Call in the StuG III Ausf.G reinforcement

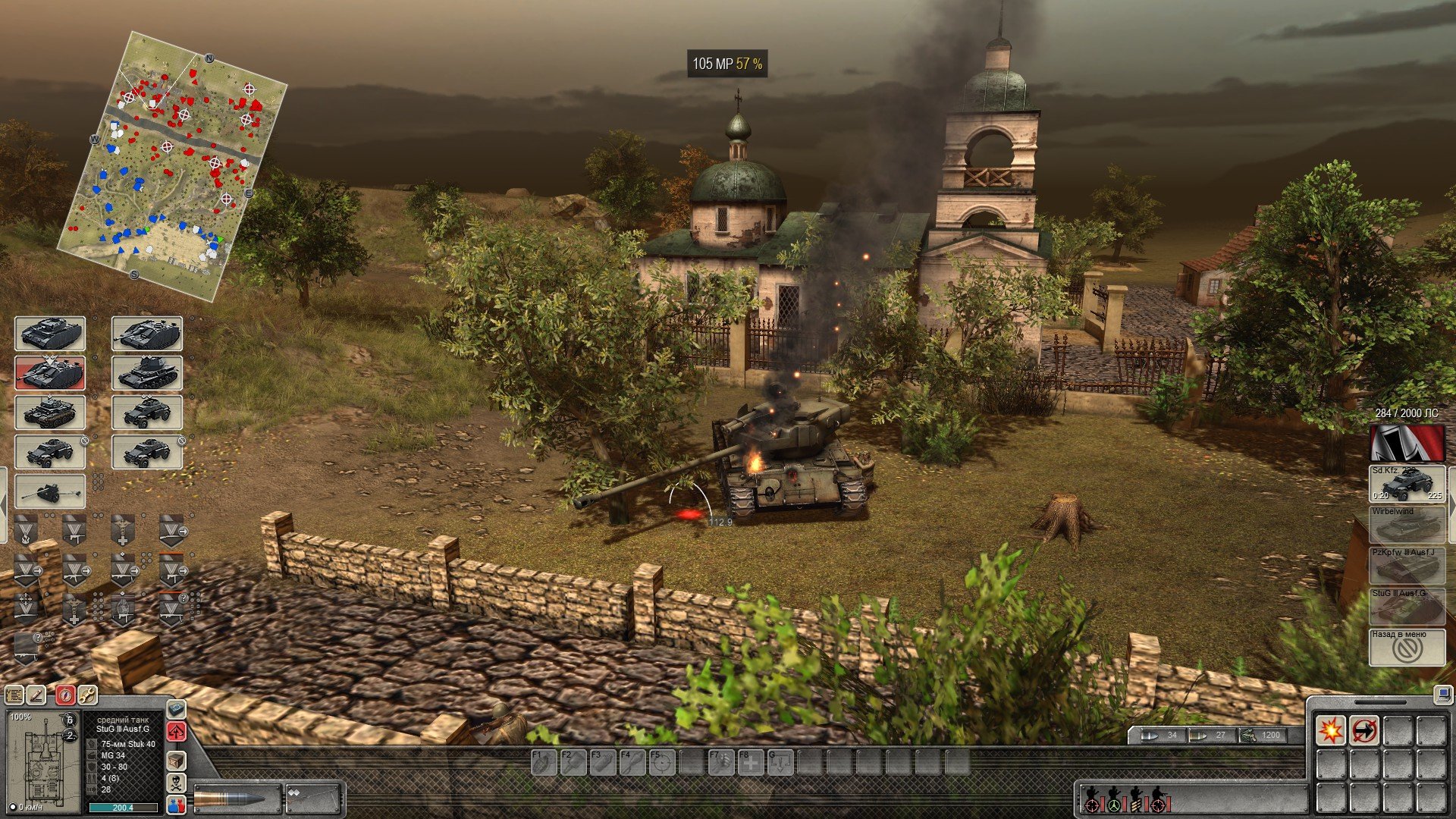click(1407, 607)
